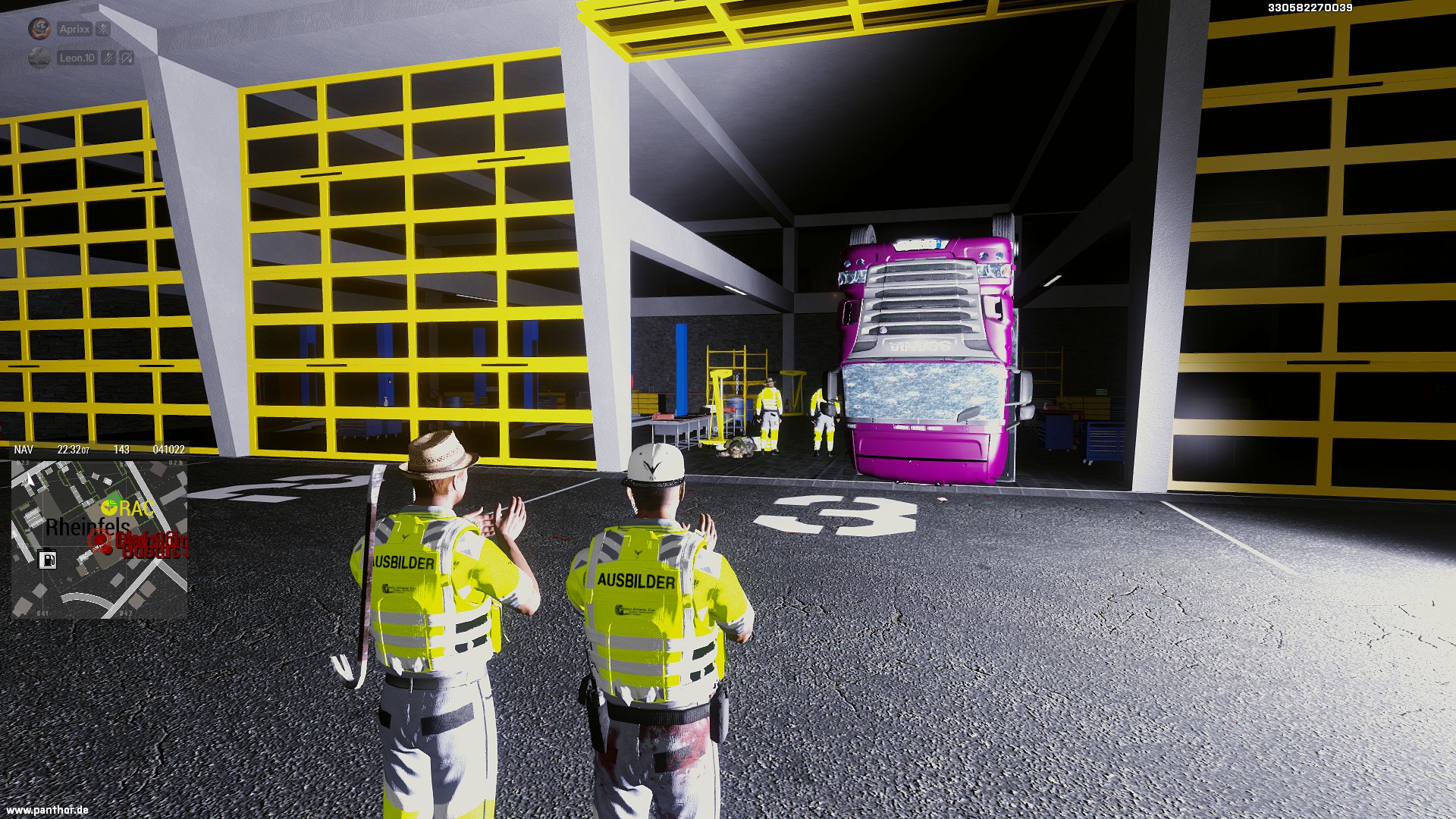Viewport: 1456px width, 819px height.
Task: Select Aprixx in the voice overlay
Action: click(x=74, y=30)
